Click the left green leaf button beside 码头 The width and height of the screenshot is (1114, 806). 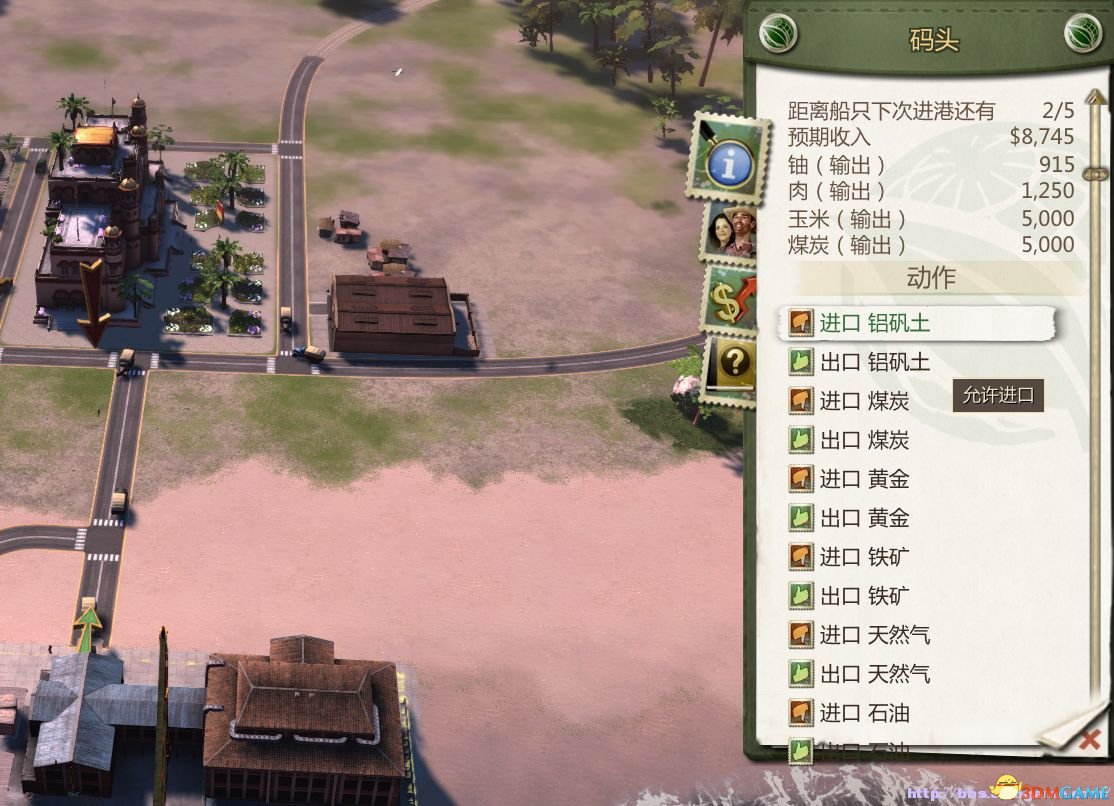780,36
